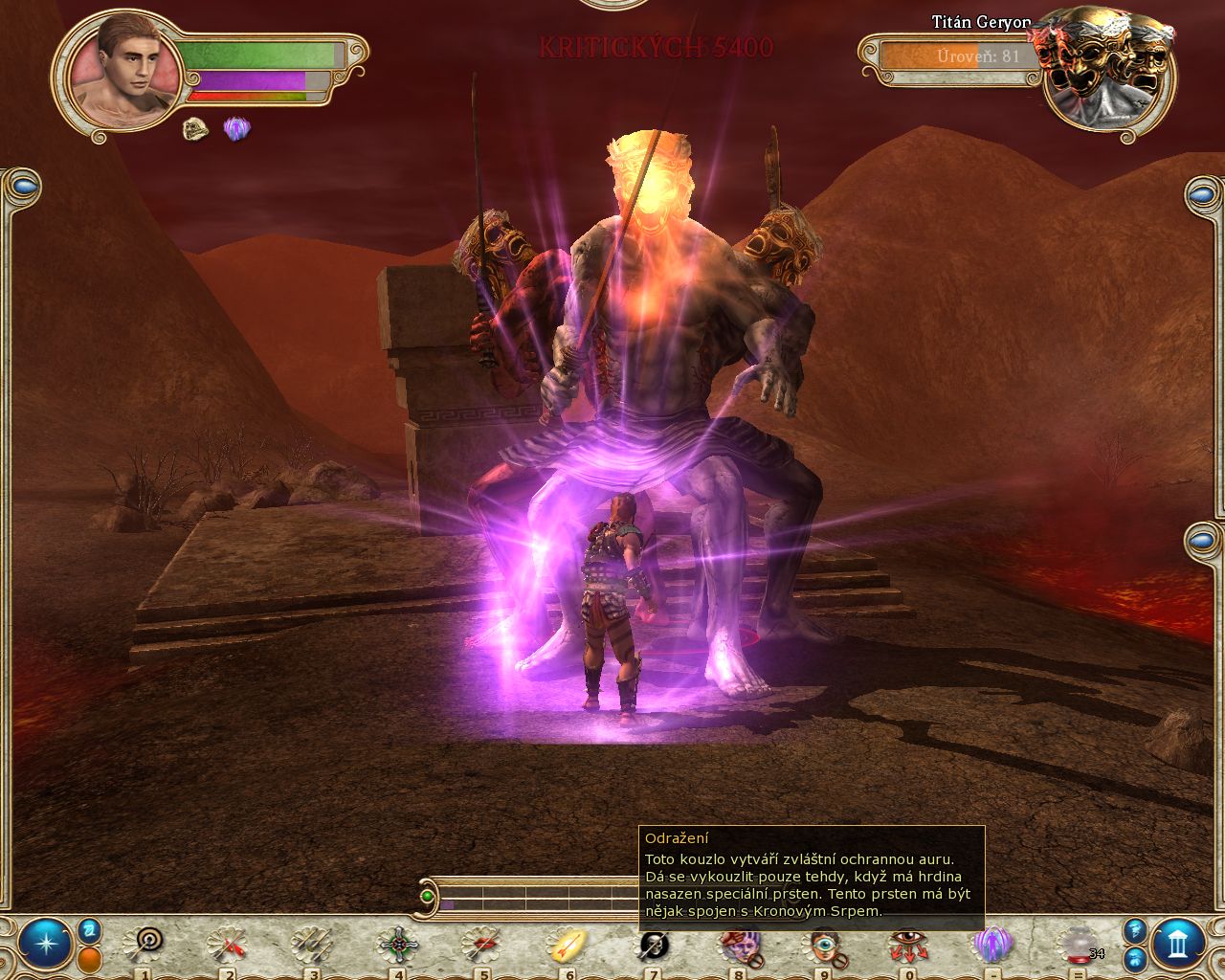Trigger the green ornate cross skill

click(x=396, y=945)
